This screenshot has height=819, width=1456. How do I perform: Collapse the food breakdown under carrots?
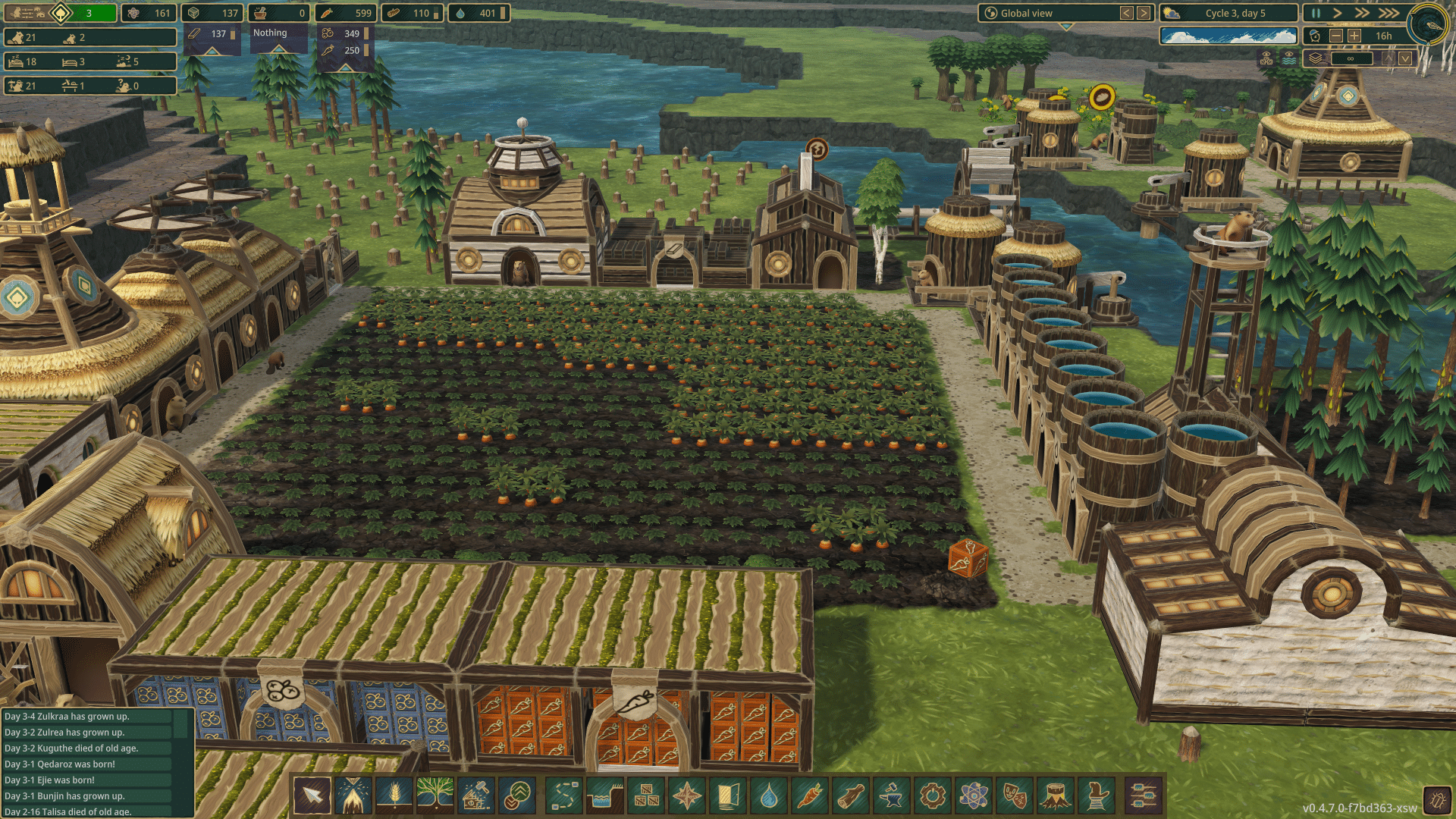(344, 69)
